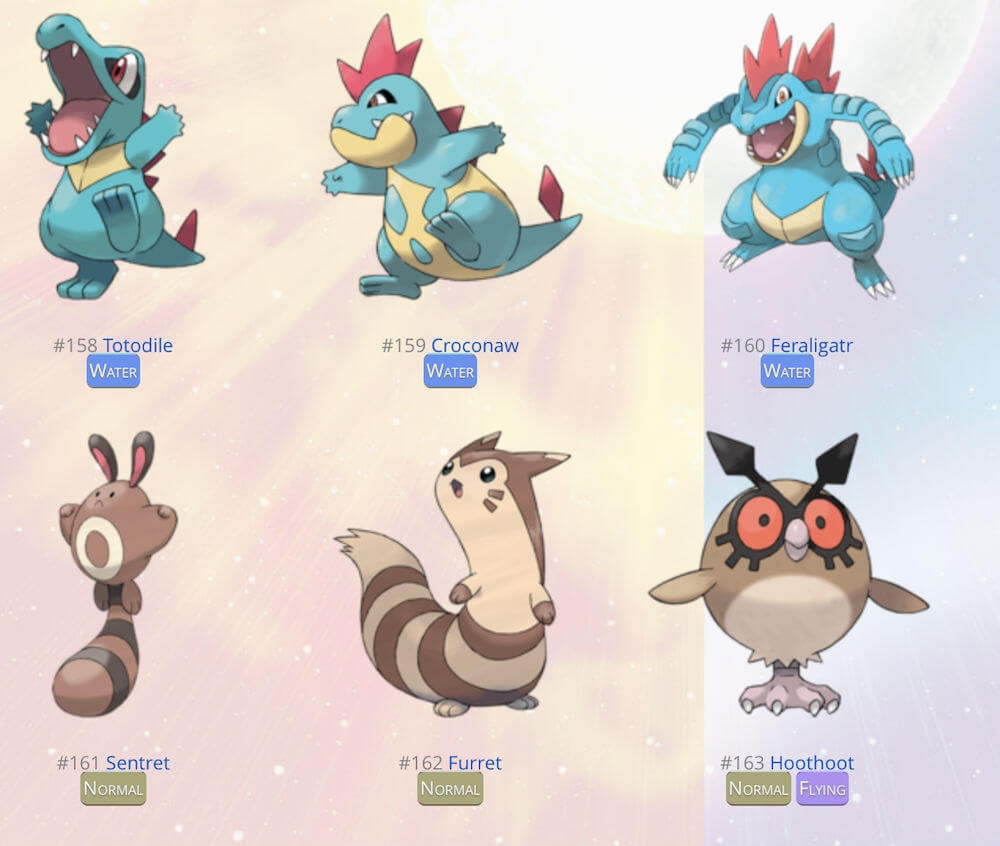This screenshot has width=1000, height=846.
Task: Click the Water type badge under Feraligatr
Action: coord(787,371)
